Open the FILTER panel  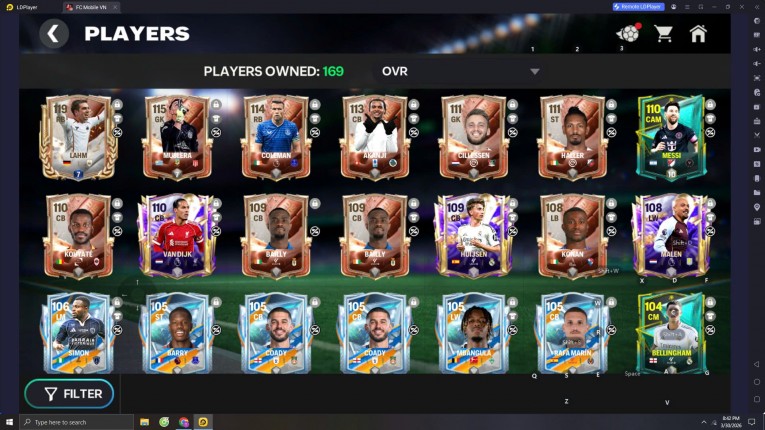point(69,394)
